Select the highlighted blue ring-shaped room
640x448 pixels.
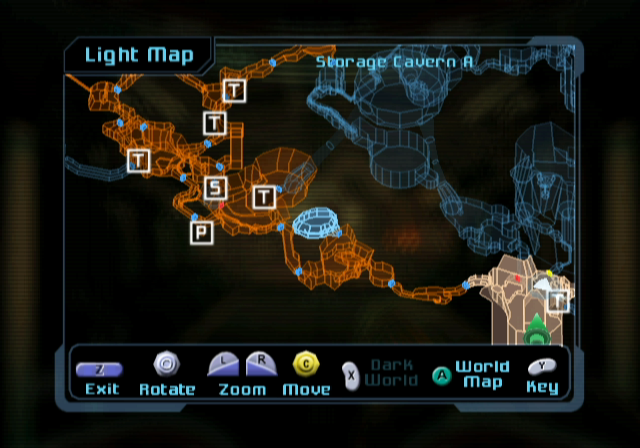point(317,223)
